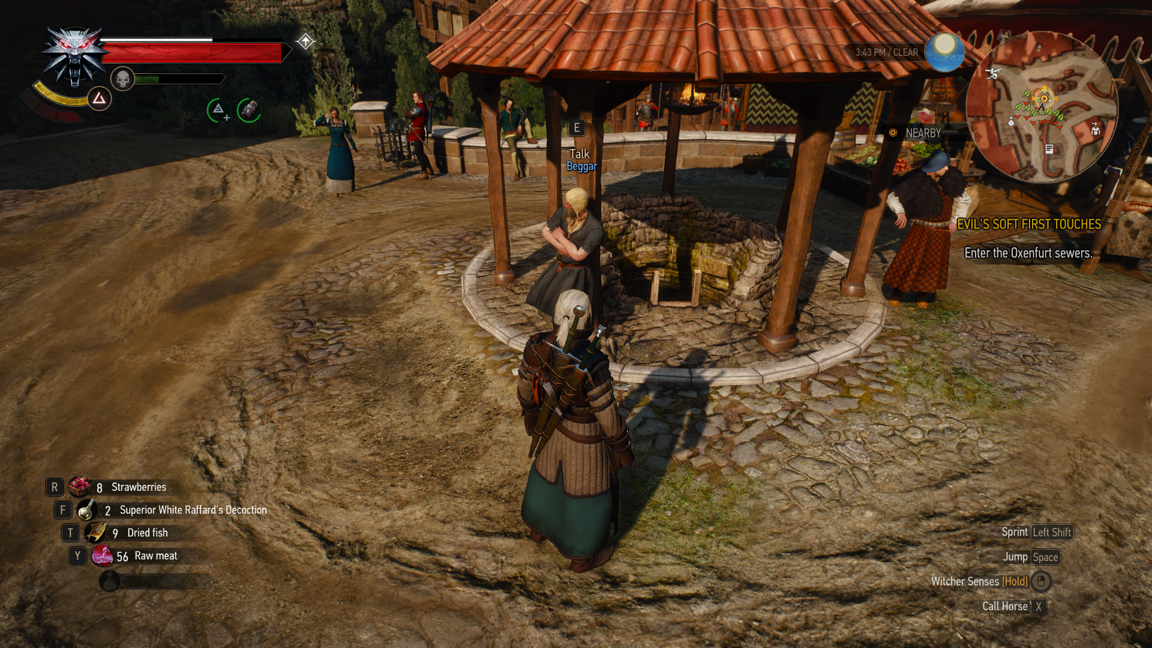The width and height of the screenshot is (1152, 648).
Task: Click the moon weather and time icon
Action: [944, 52]
